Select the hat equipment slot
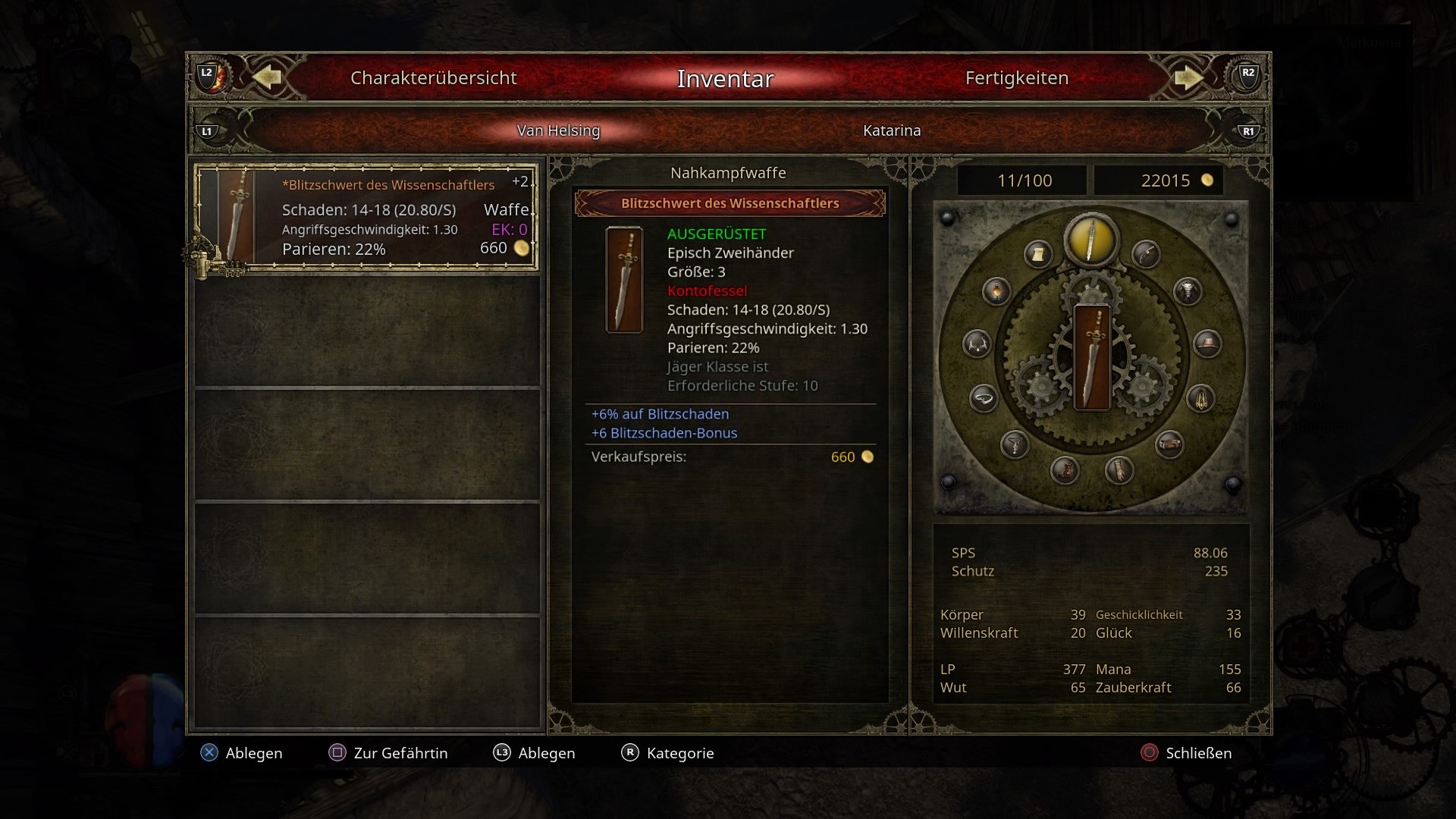The image size is (1456, 819). pyautogui.click(x=1209, y=344)
